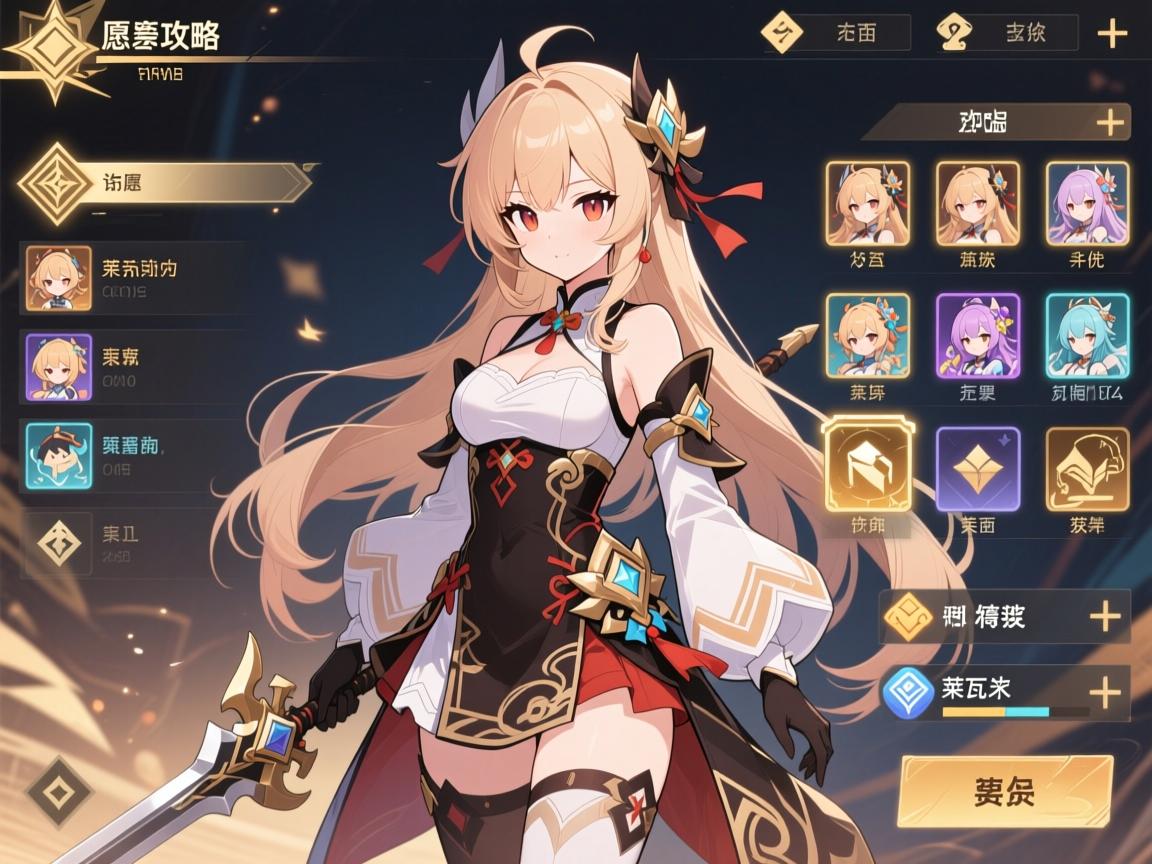Select the teal-haired character portrait
1152x864 pixels.
[1086, 335]
